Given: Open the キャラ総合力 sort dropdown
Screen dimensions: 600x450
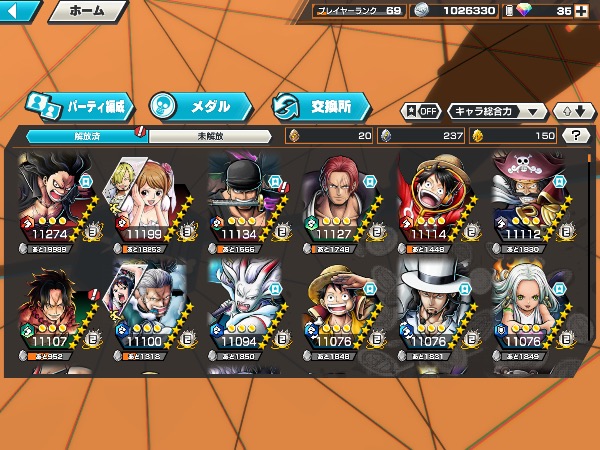Looking at the screenshot, I should coord(497,111).
